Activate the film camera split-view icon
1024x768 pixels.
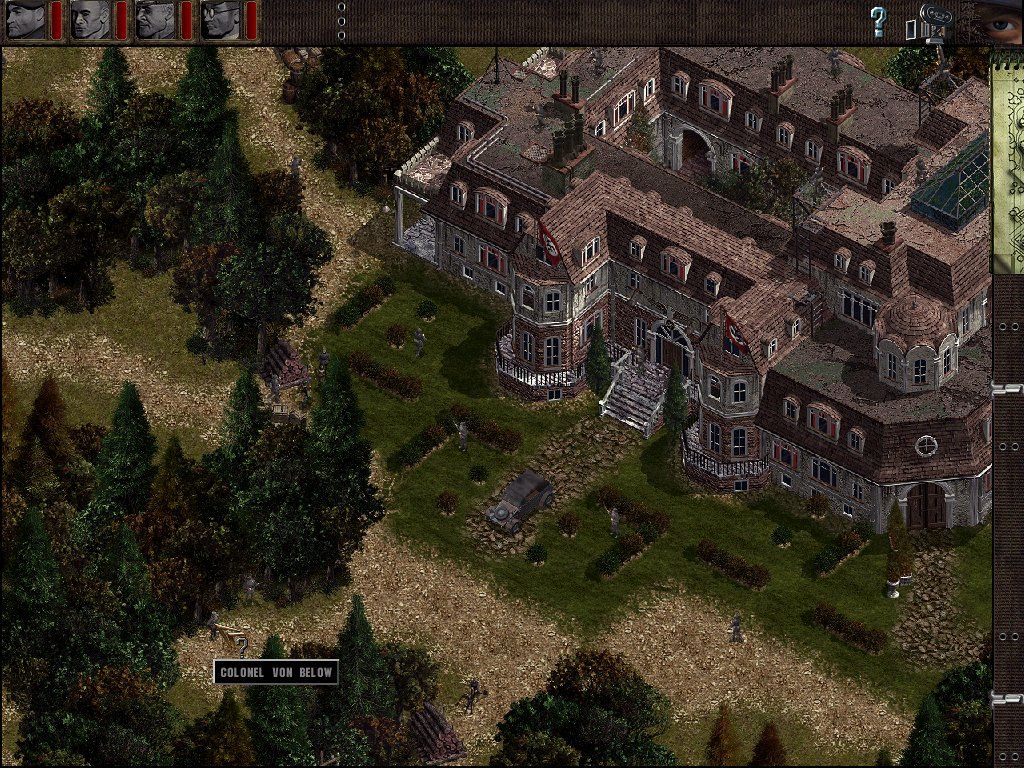coord(929,22)
